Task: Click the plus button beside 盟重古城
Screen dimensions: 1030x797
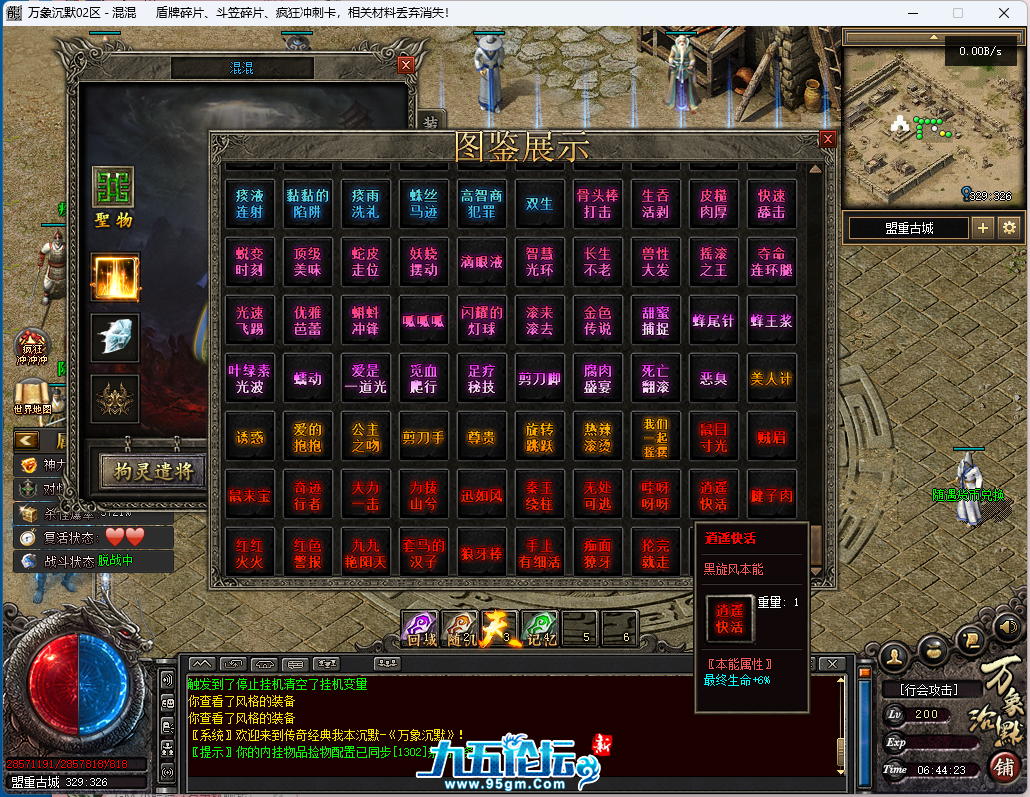Action: point(983,228)
